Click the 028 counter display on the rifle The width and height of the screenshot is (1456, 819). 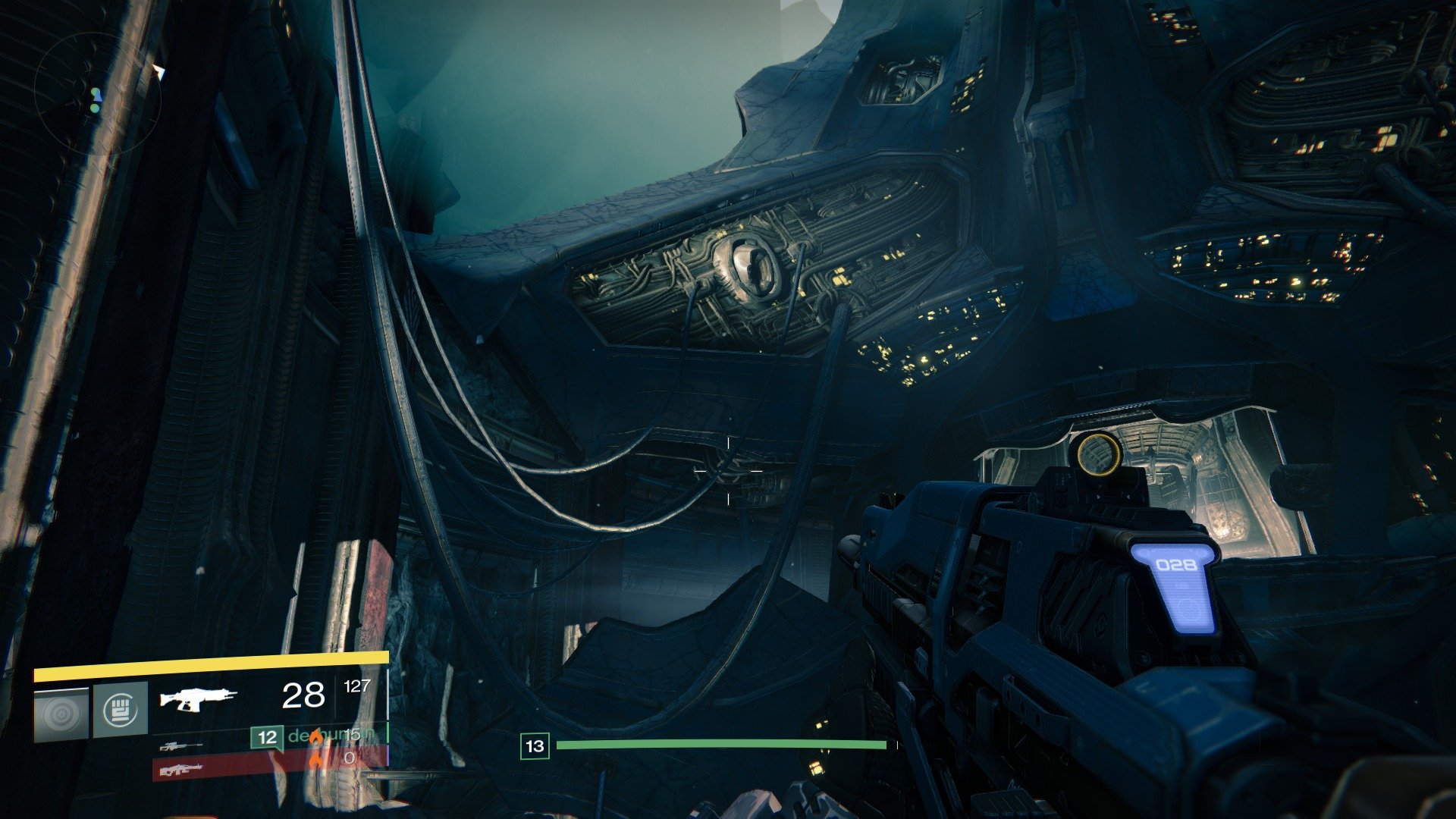(x=1177, y=565)
